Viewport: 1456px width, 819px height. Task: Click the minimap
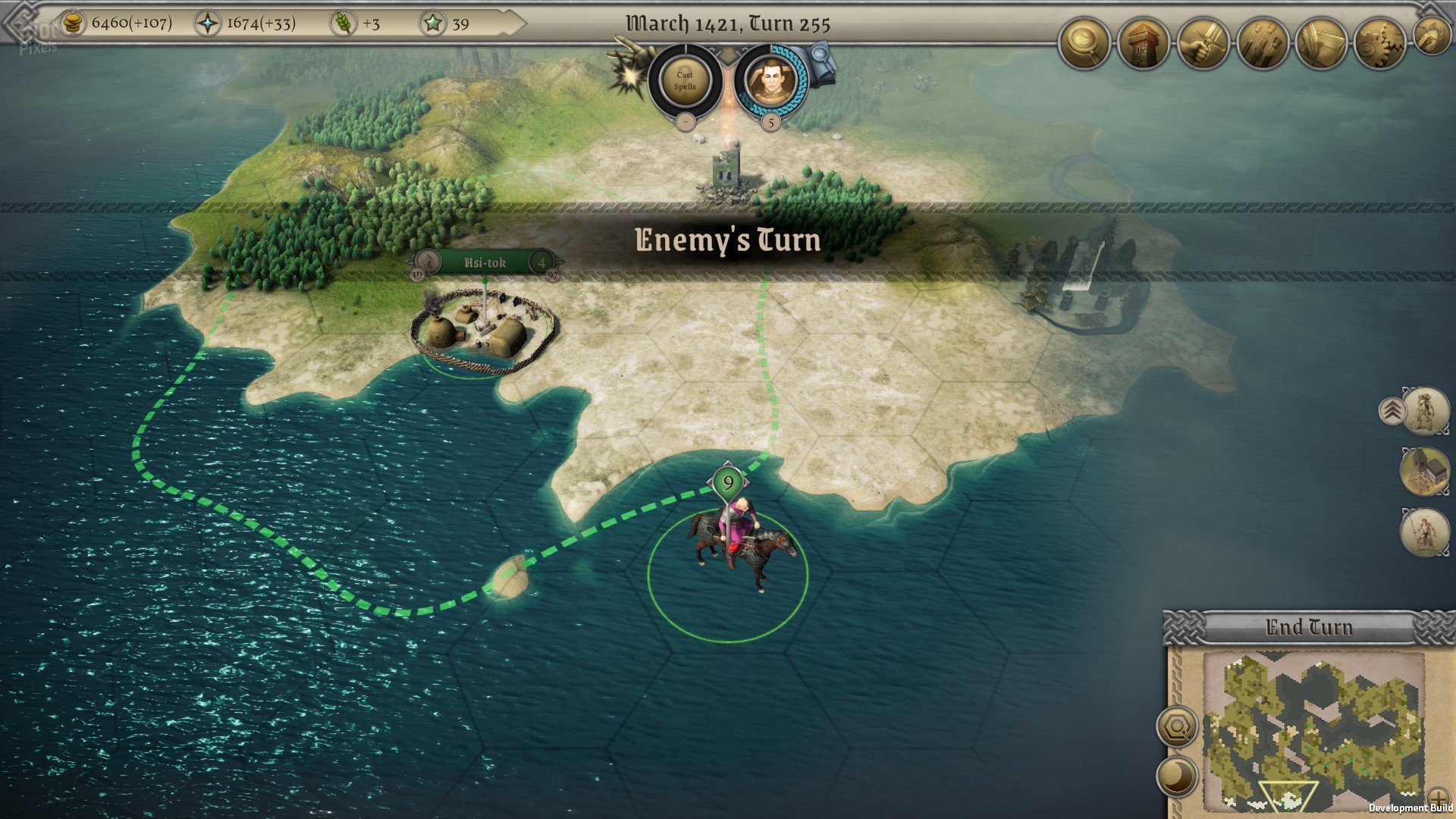click(1313, 730)
